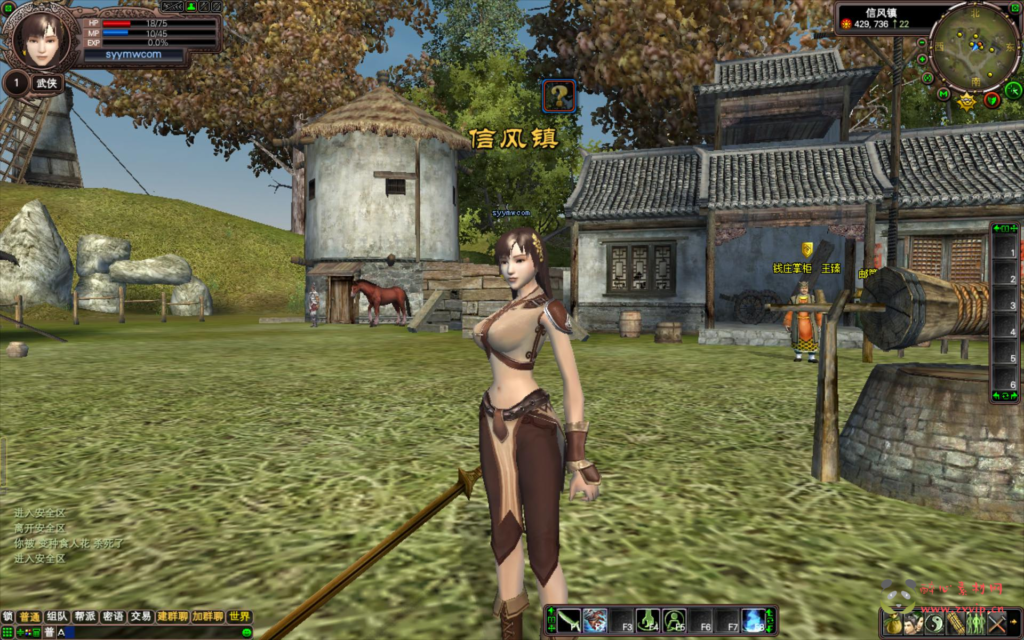Open the yin-yang skills menu icon
Image resolution: width=1024 pixels, height=640 pixels.
(935, 623)
